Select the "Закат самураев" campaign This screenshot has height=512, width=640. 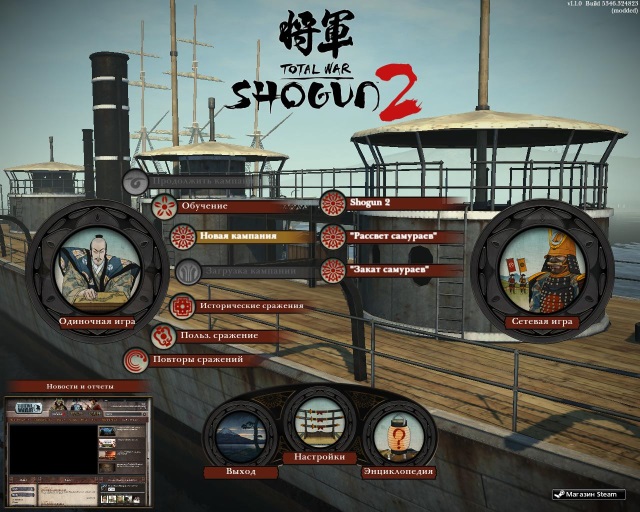coord(390,270)
